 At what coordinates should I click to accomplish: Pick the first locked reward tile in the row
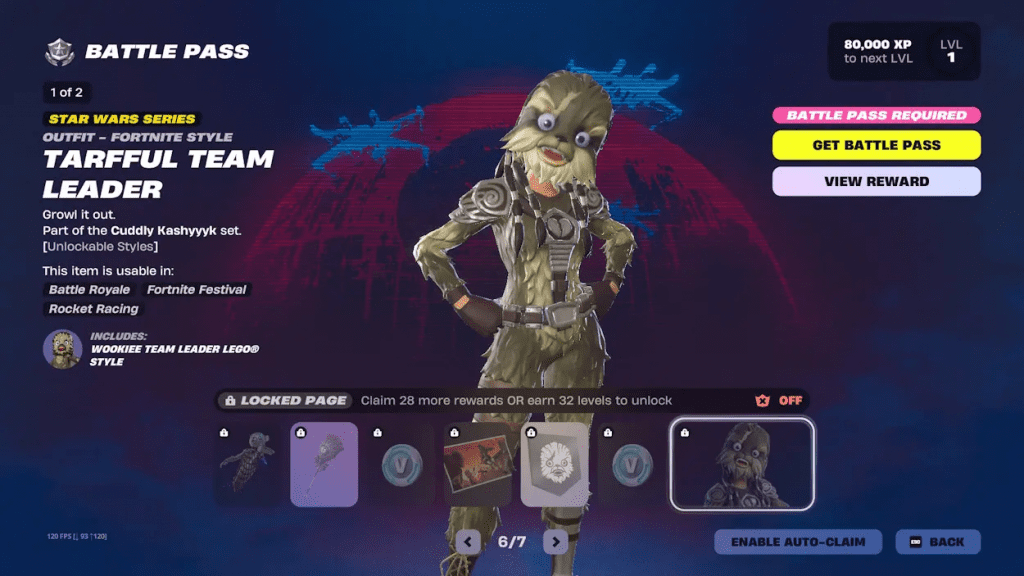click(x=247, y=464)
